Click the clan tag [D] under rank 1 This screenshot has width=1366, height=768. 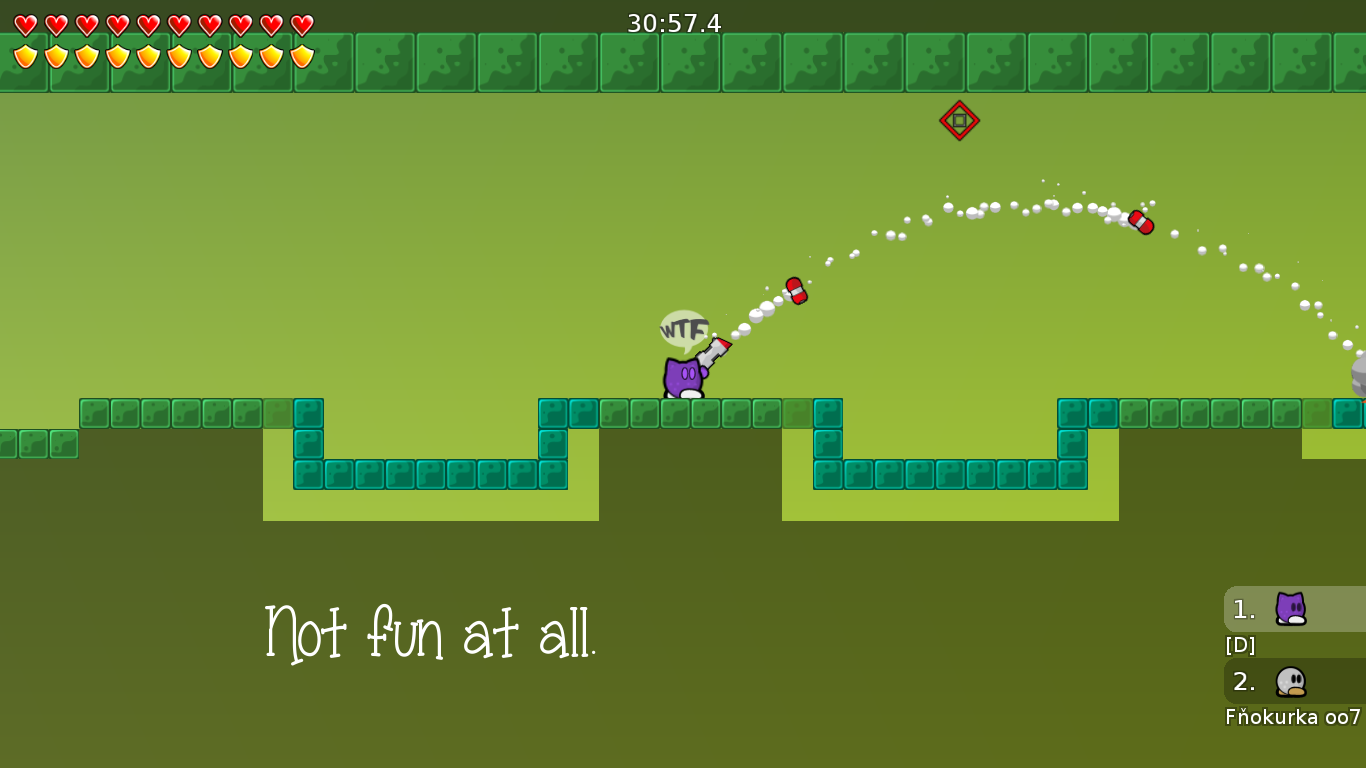[x=1240, y=645]
